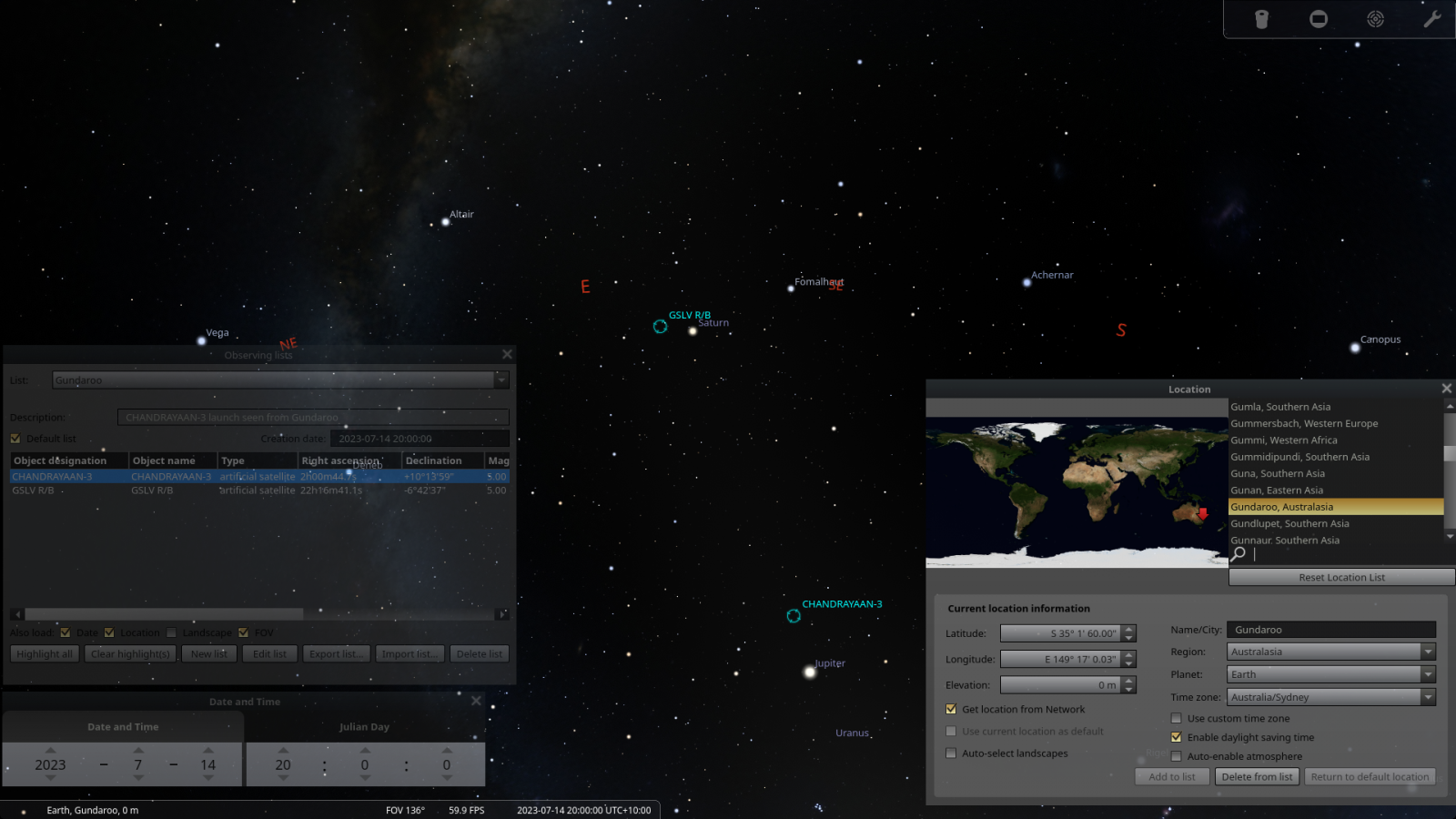The height and width of the screenshot is (819, 1456).
Task: Choose Gunan, Eastern Asia in the list
Action: [x=1277, y=490]
